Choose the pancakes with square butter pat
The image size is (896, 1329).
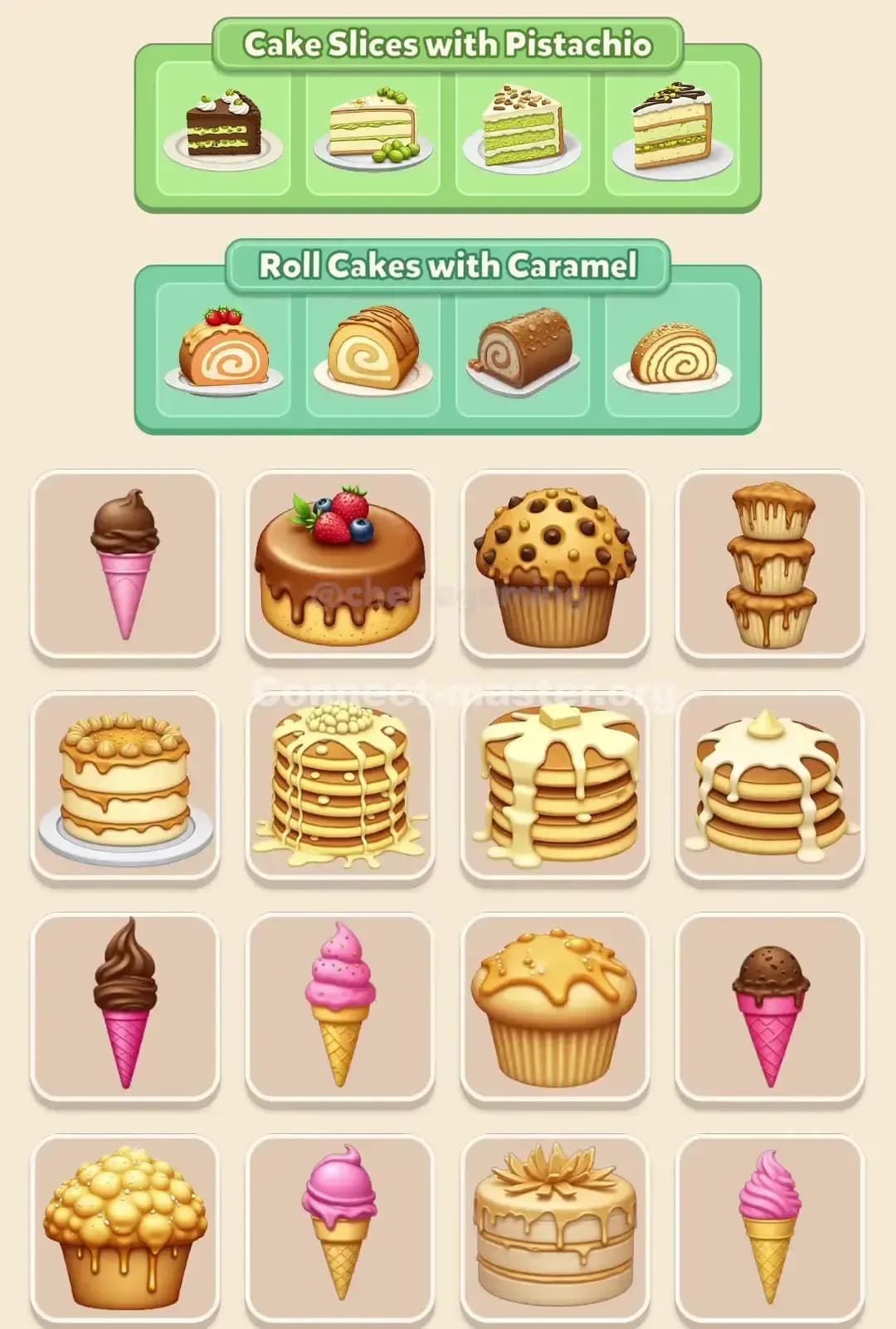(554, 786)
